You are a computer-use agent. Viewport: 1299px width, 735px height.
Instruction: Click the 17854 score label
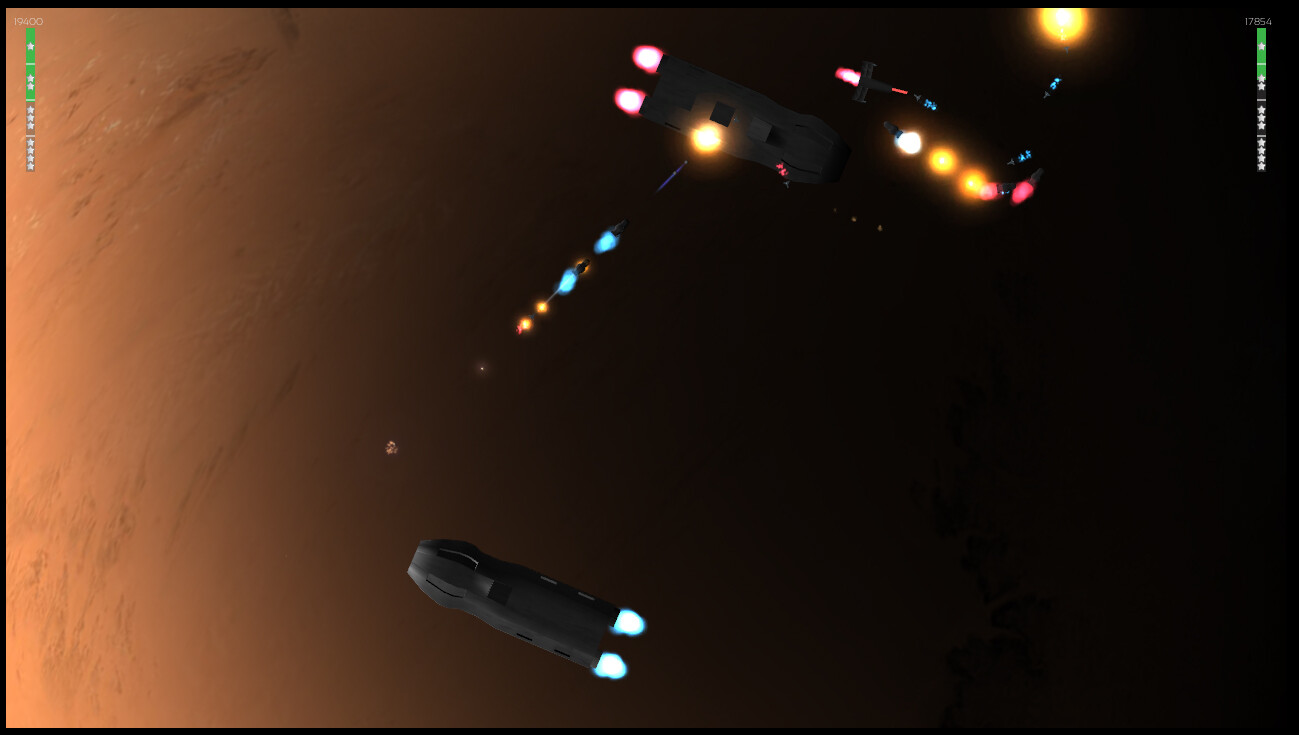coord(1258,20)
